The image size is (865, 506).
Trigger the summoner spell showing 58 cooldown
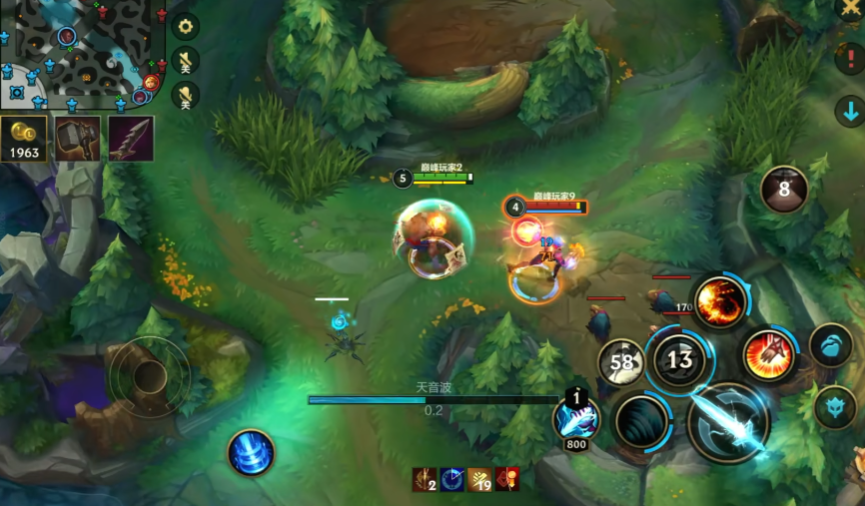click(x=623, y=363)
